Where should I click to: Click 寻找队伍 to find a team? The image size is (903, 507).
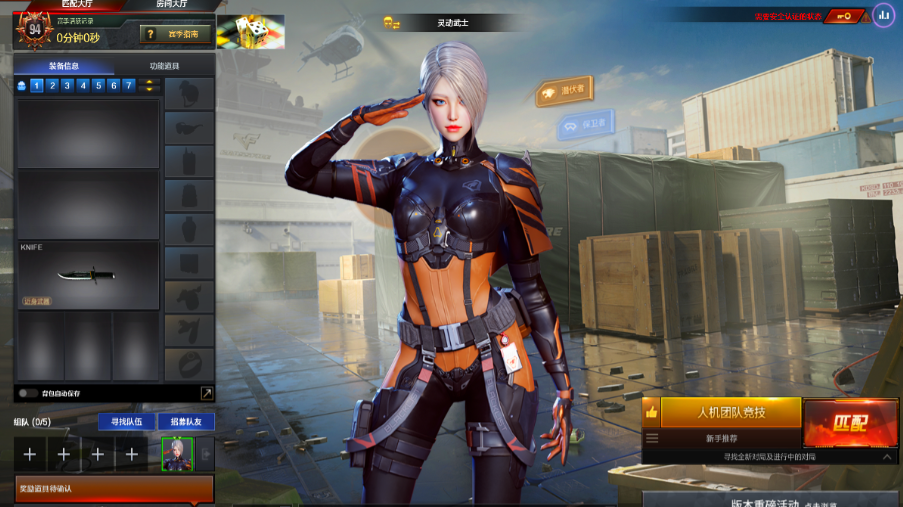click(x=125, y=422)
